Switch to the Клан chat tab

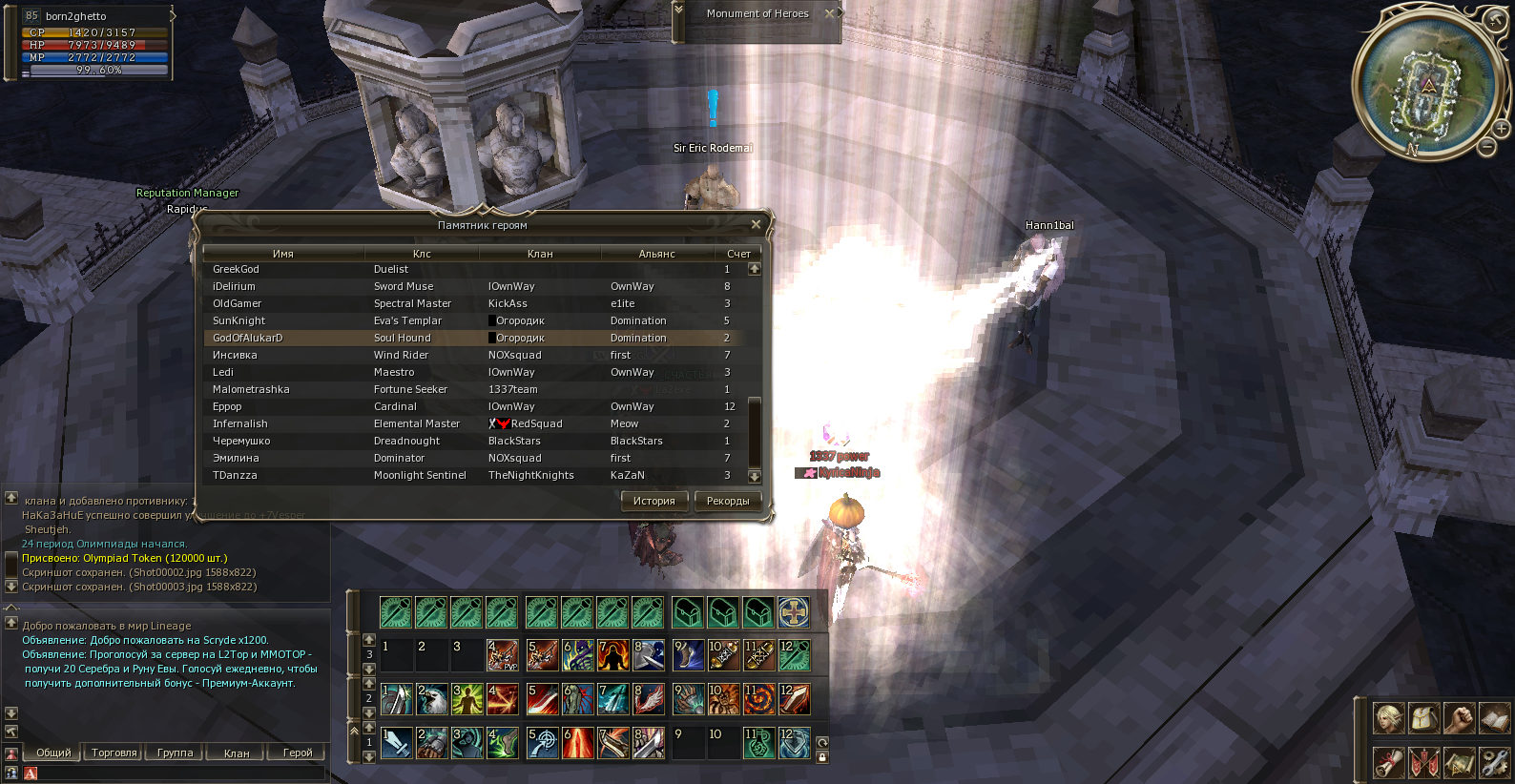coord(237,753)
